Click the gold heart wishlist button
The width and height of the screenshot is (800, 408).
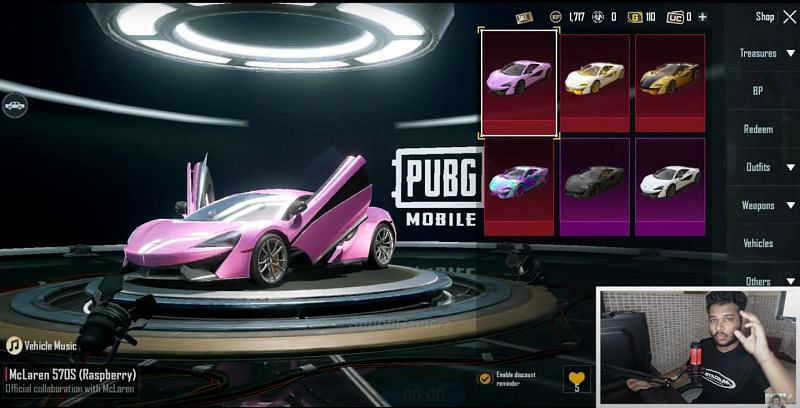(x=577, y=379)
